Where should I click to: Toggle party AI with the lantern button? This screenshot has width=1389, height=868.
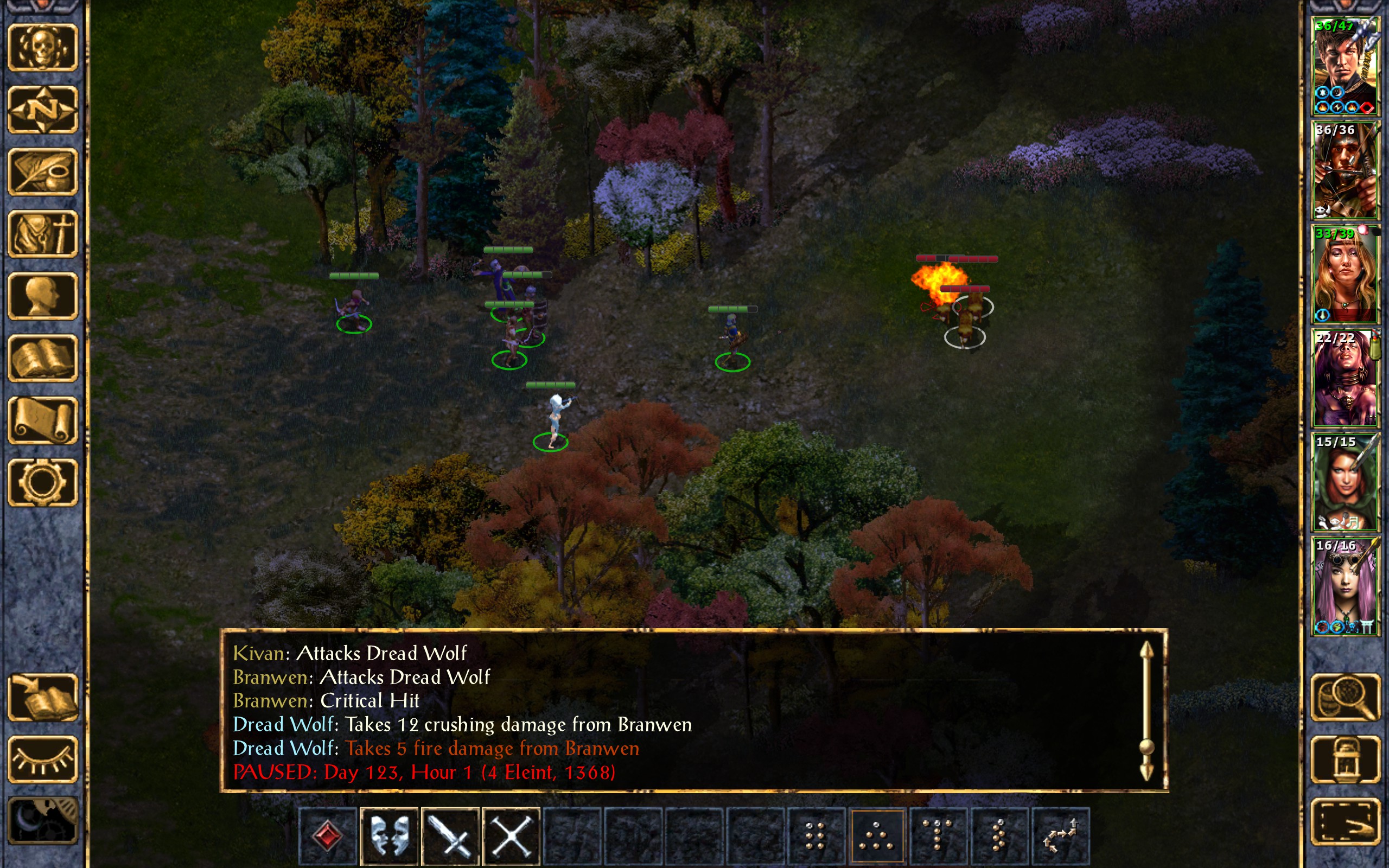(1345, 759)
